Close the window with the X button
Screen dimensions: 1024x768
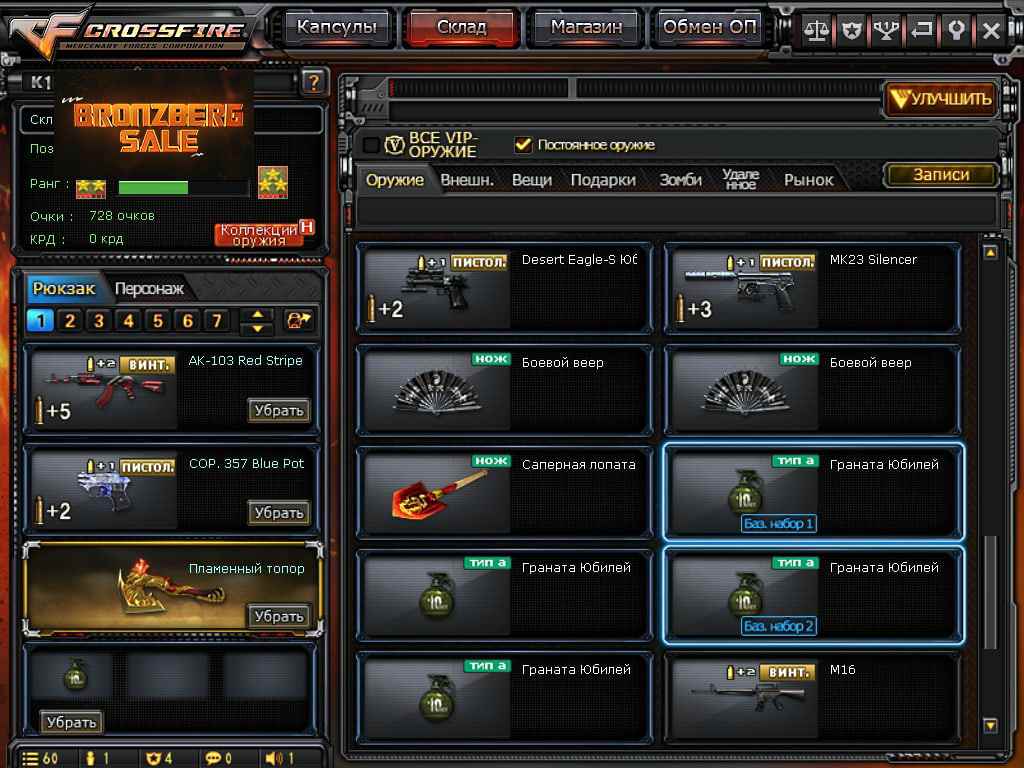tap(991, 30)
